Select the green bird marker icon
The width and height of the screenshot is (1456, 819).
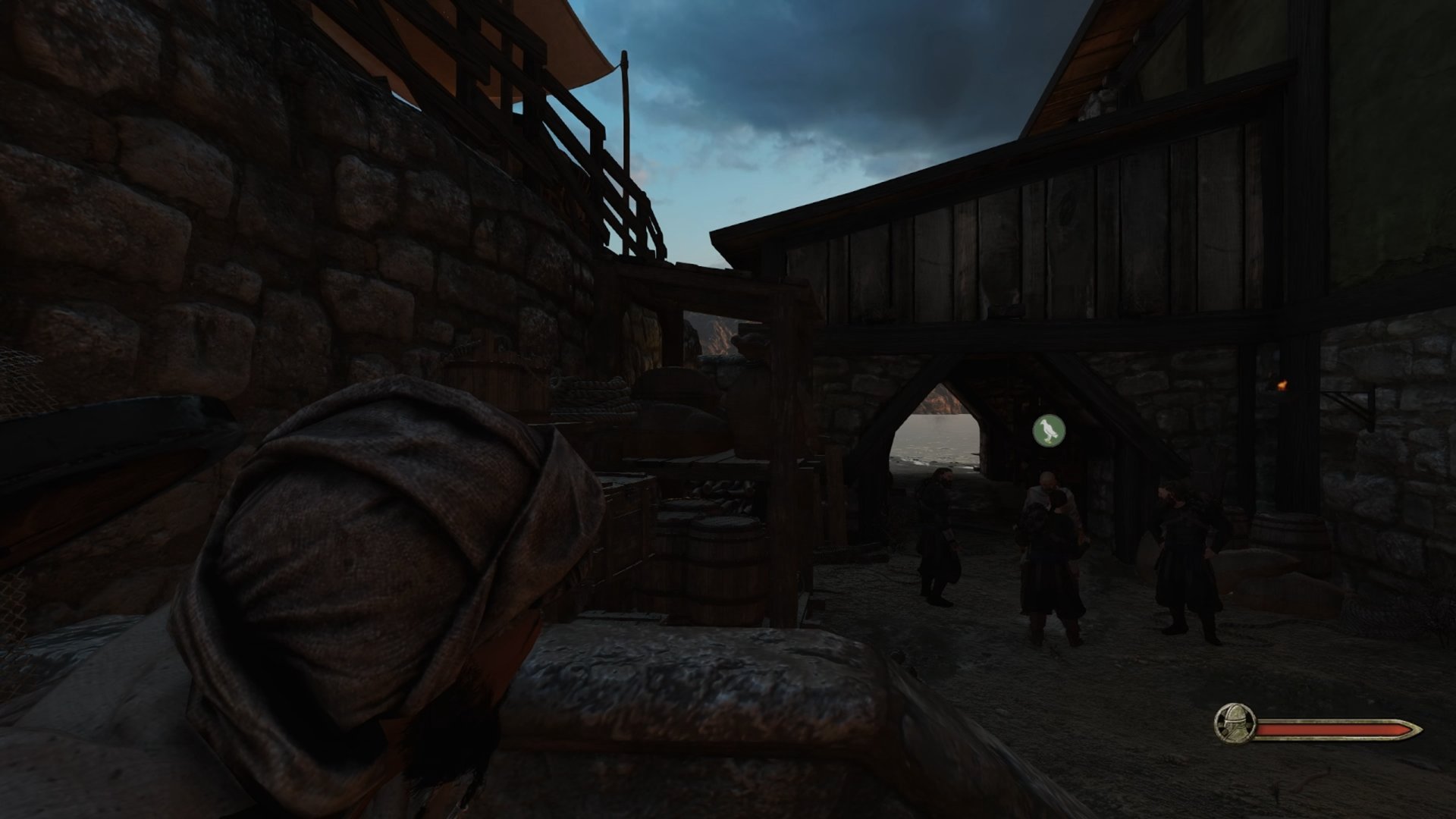point(1049,430)
